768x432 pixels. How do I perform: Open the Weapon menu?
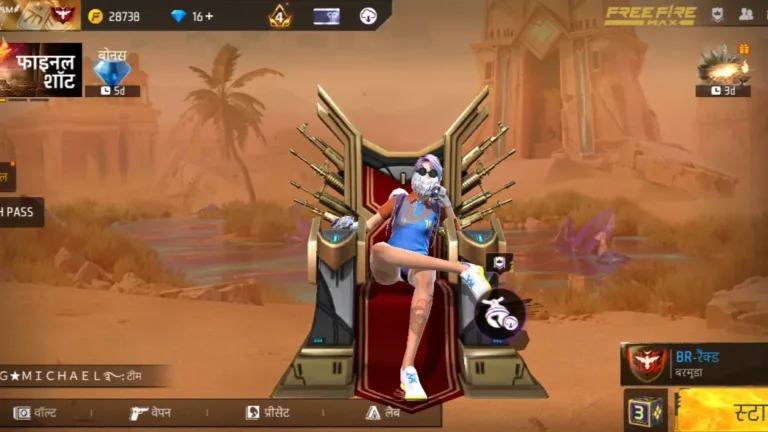coord(150,412)
